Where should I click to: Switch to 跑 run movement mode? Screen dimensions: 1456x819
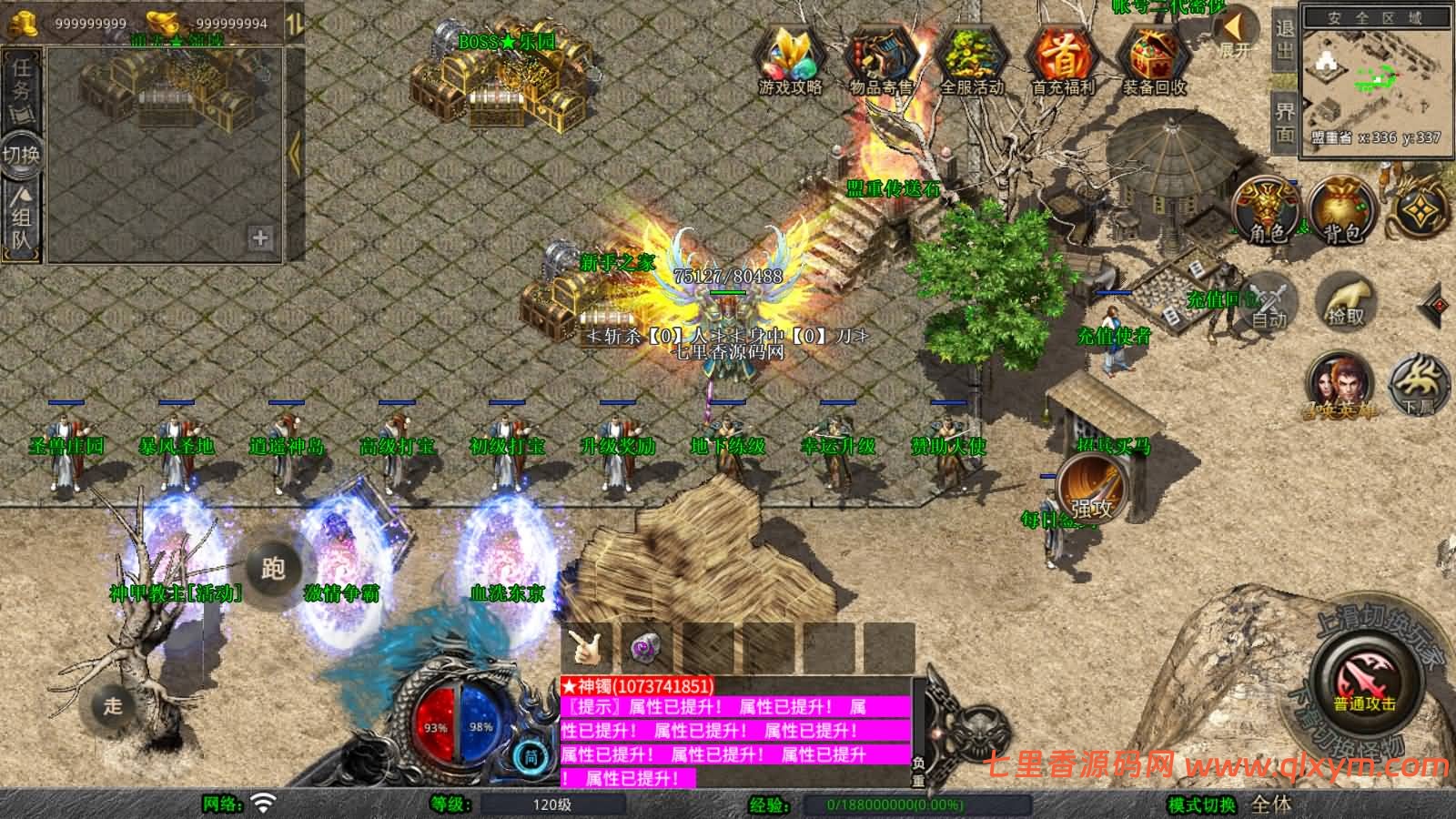(273, 569)
